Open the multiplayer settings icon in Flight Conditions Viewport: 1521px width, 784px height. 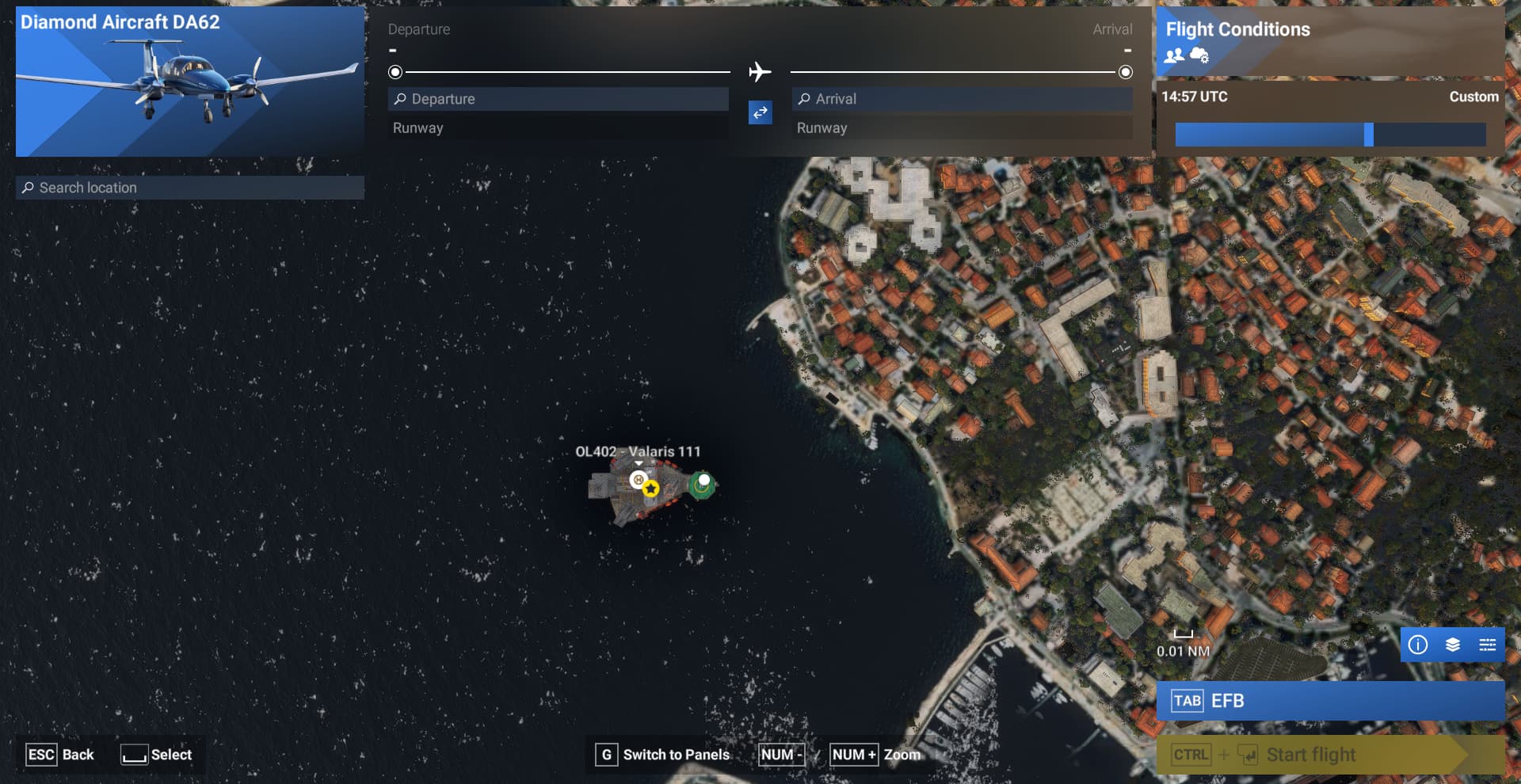(1173, 55)
